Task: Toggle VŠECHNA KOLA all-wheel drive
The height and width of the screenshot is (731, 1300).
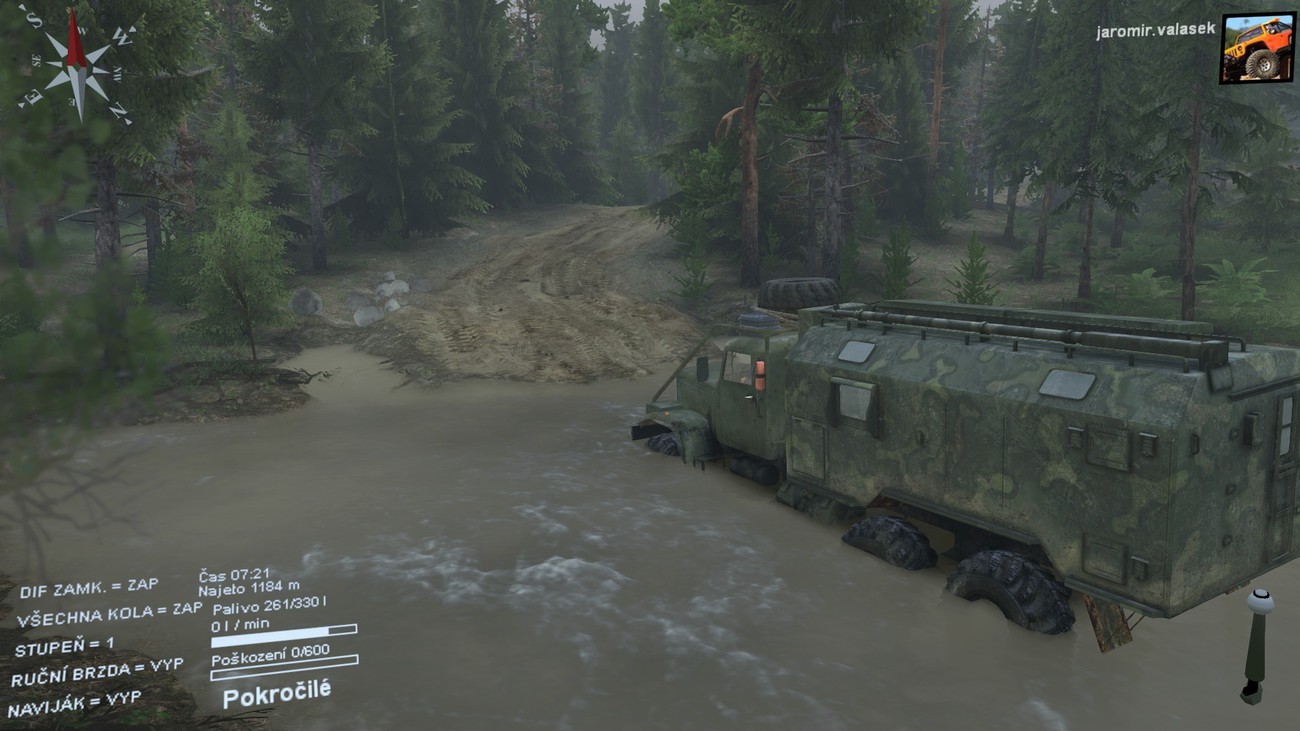Action: click(x=108, y=615)
